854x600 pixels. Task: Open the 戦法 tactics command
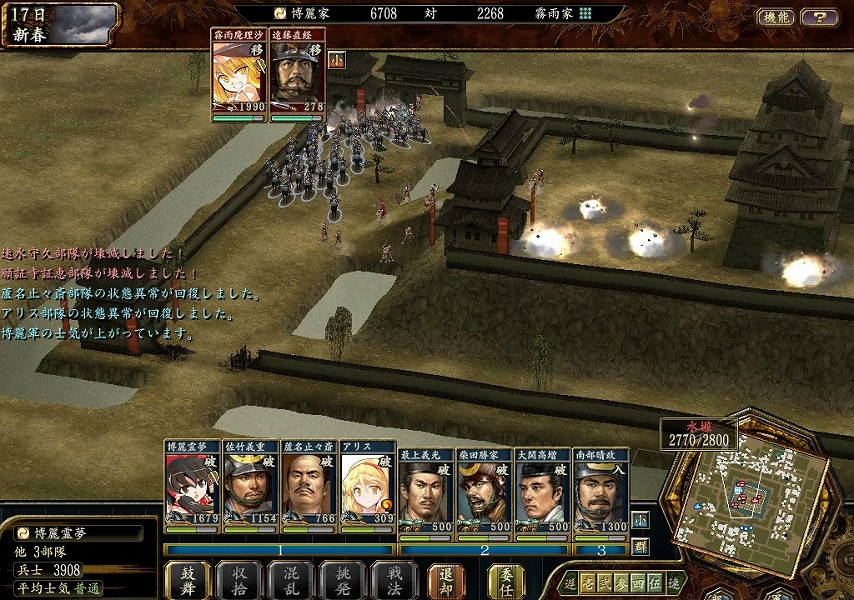tap(394, 580)
